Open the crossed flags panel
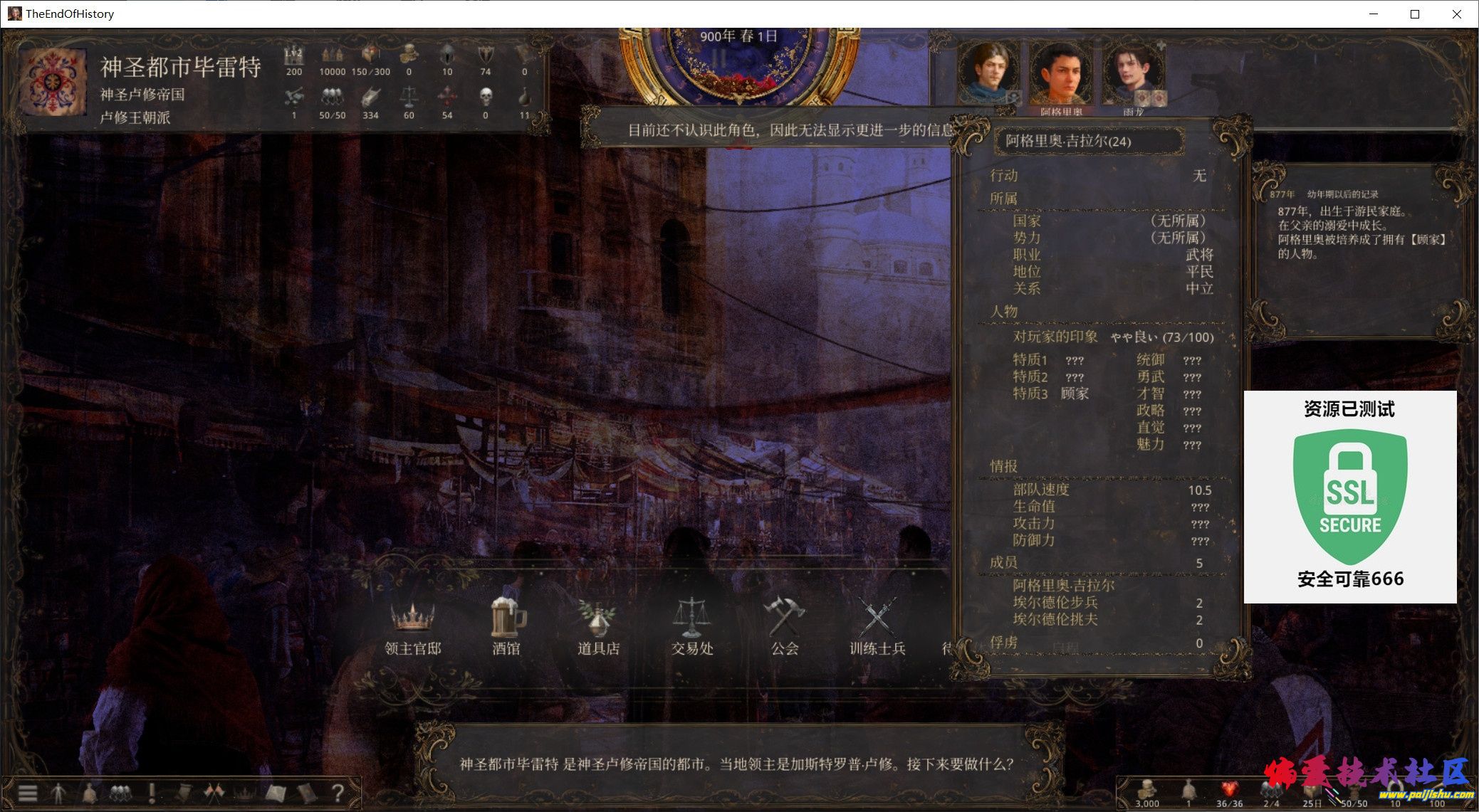Viewport: 1479px width, 812px height. tap(213, 793)
